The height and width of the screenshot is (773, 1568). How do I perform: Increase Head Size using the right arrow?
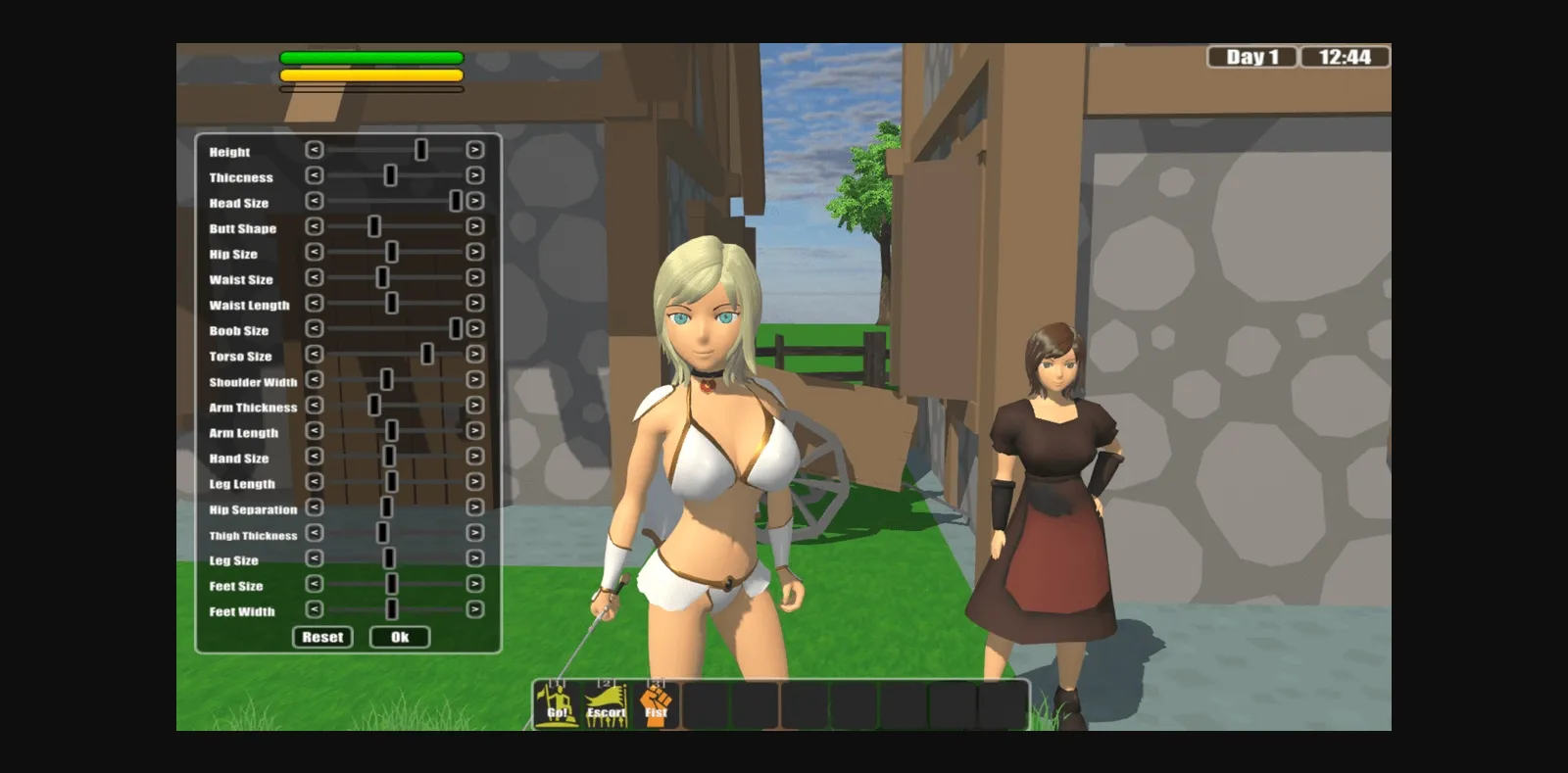coord(473,203)
